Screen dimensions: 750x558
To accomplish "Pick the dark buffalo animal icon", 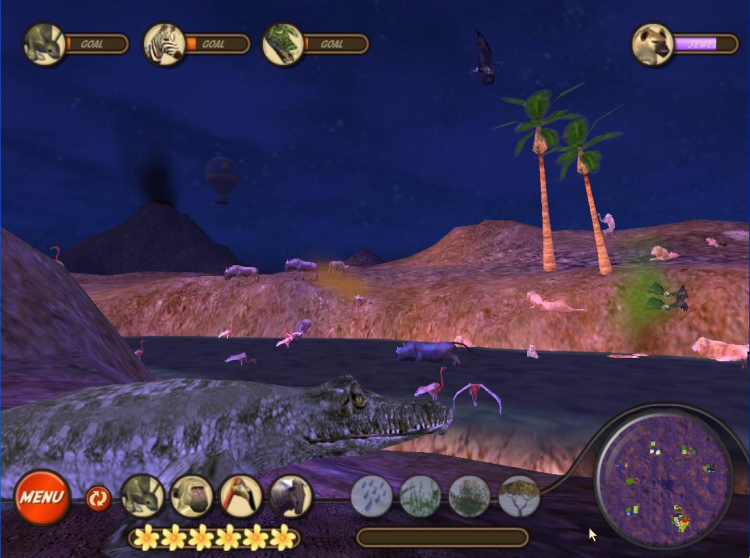I will coord(290,496).
